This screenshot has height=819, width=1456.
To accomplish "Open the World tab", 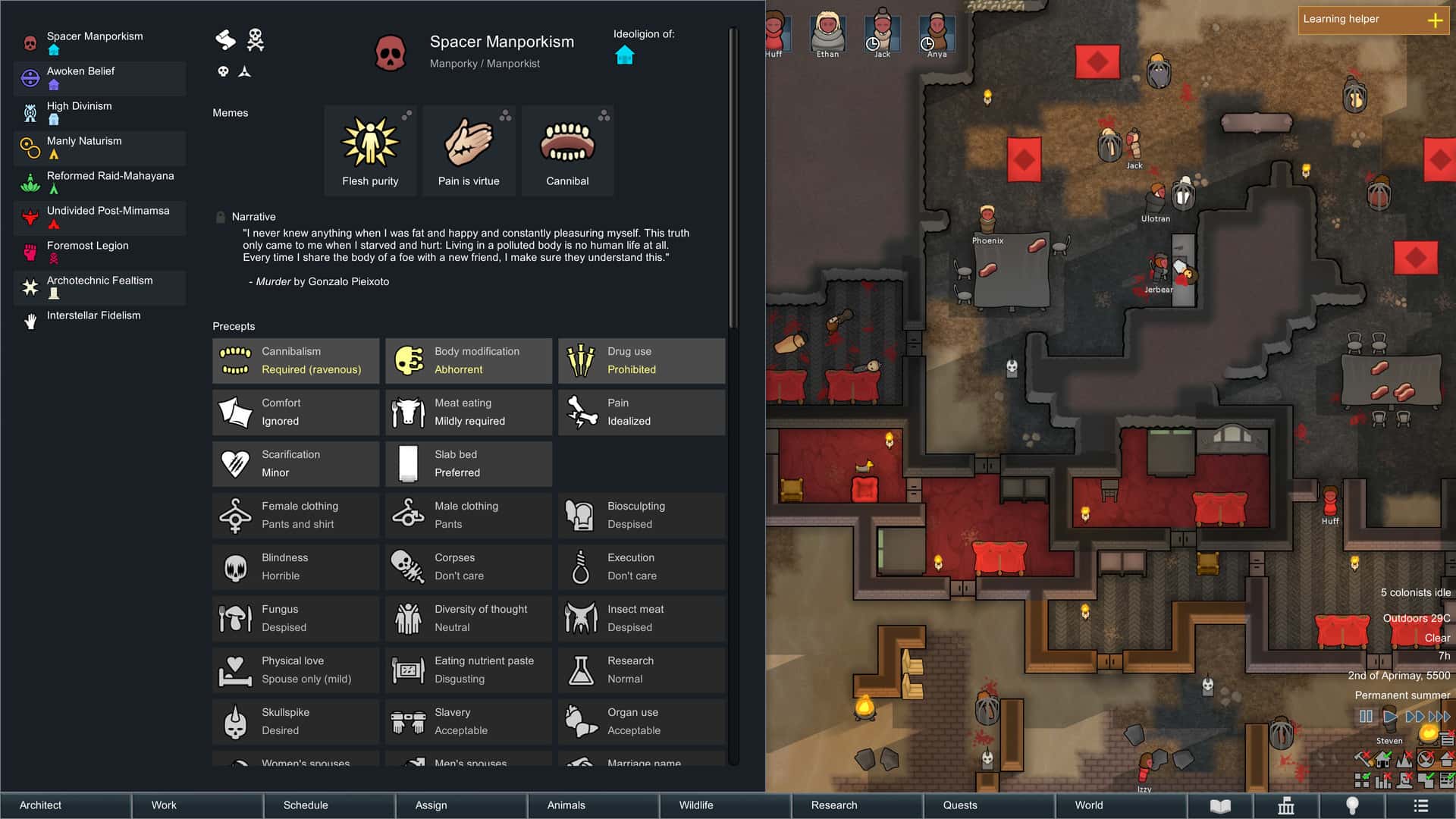I will coord(1088,805).
